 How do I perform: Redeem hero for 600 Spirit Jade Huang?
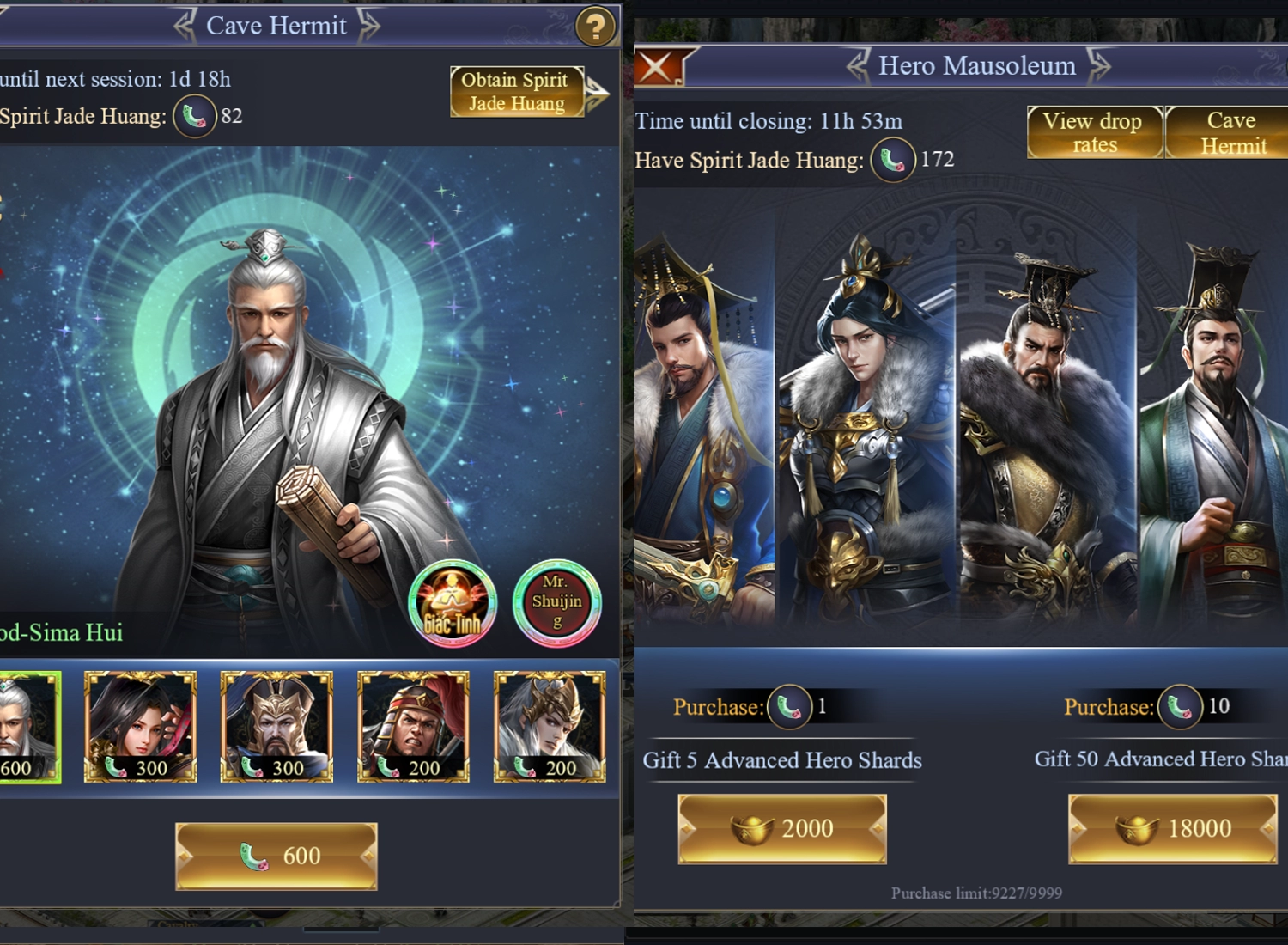tap(276, 856)
